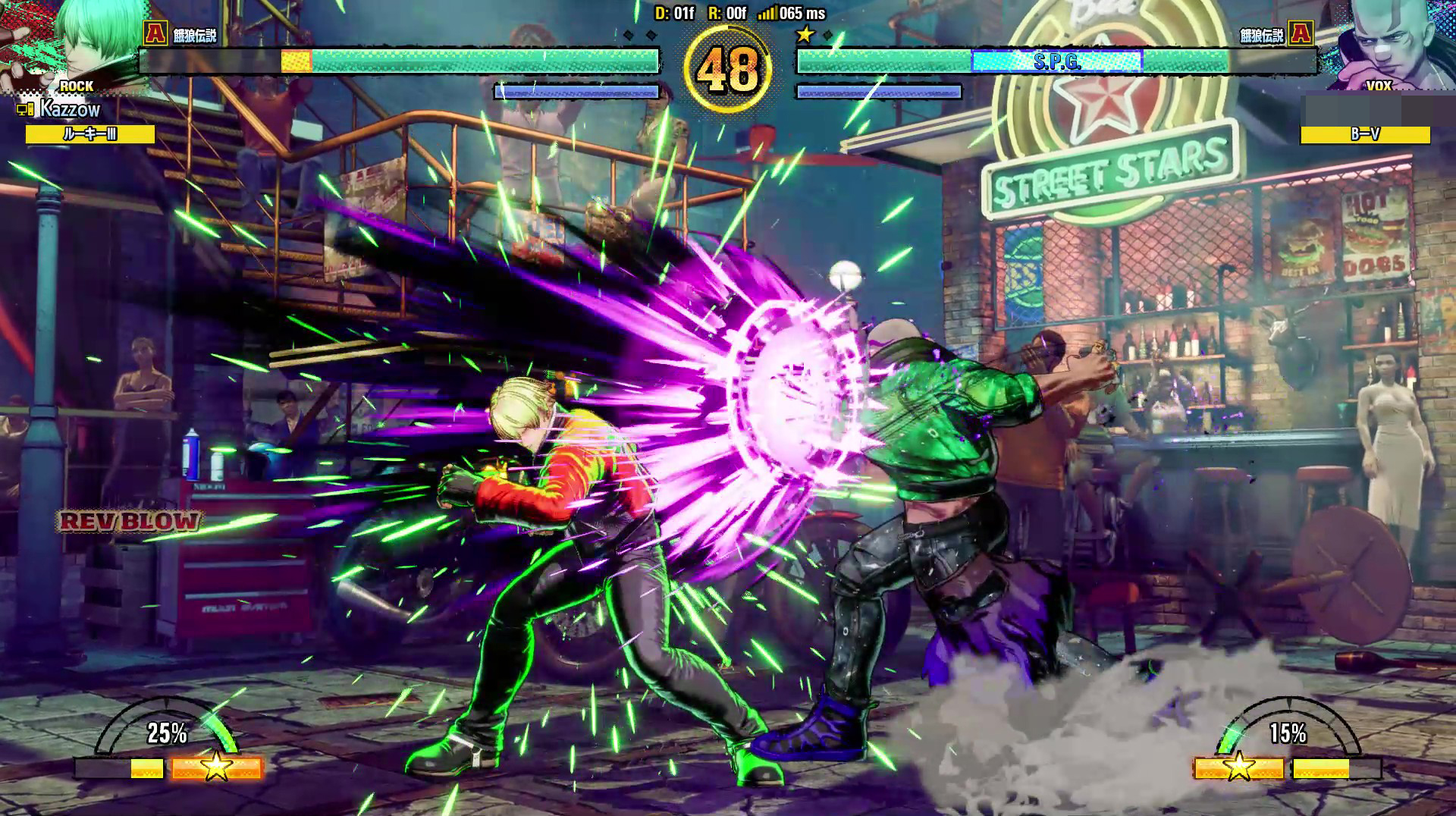Click Vox's character portrait

(1376, 42)
